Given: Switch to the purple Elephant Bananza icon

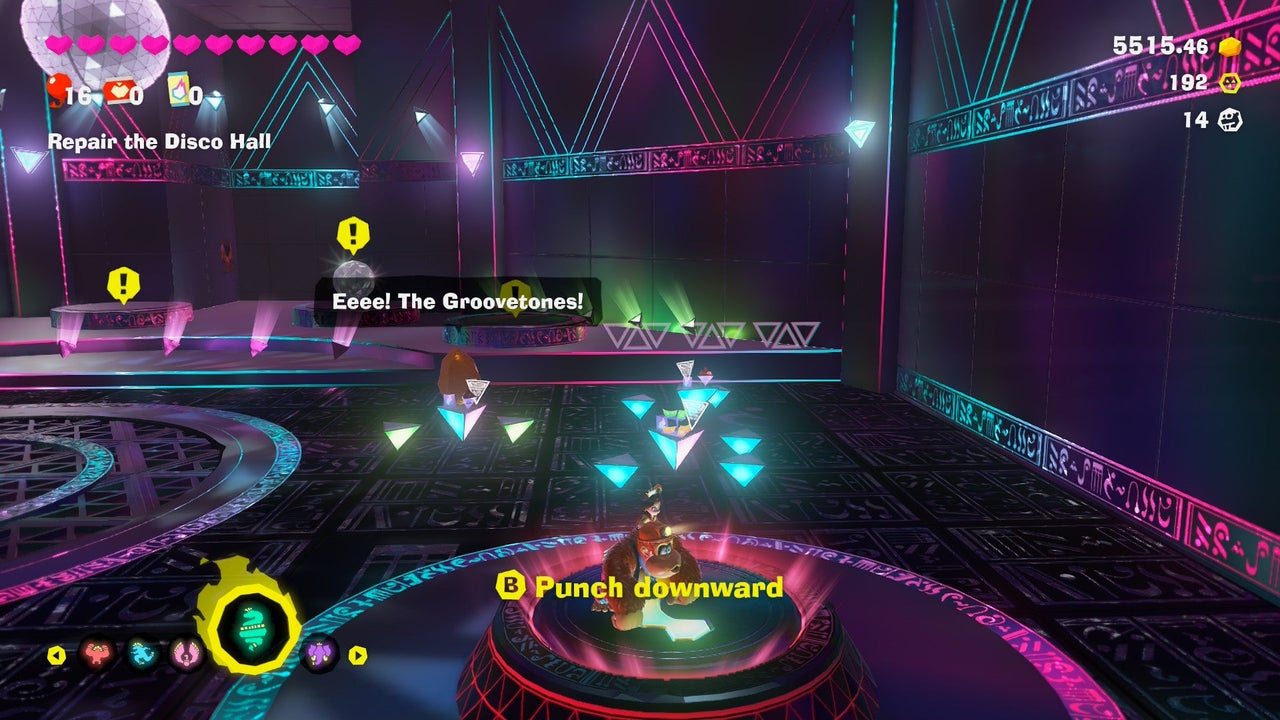Looking at the screenshot, I should [319, 654].
